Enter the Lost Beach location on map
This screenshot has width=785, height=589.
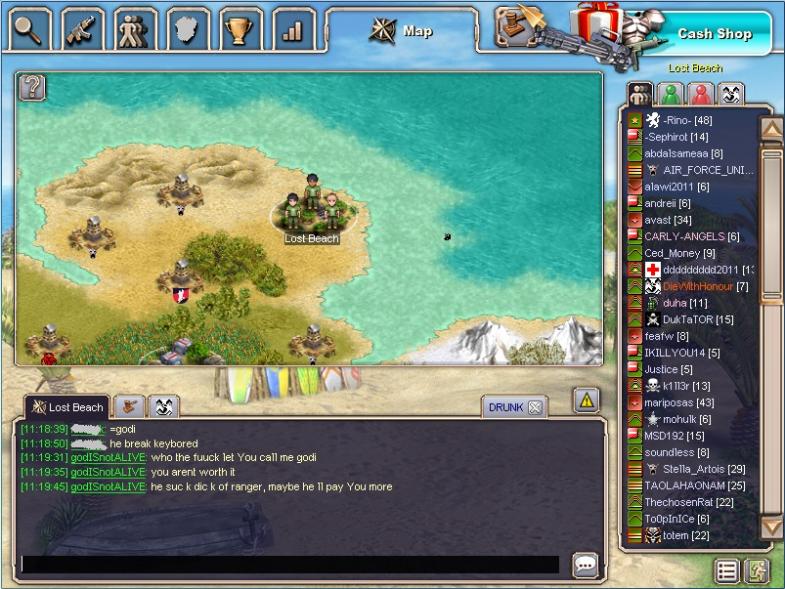(312, 212)
